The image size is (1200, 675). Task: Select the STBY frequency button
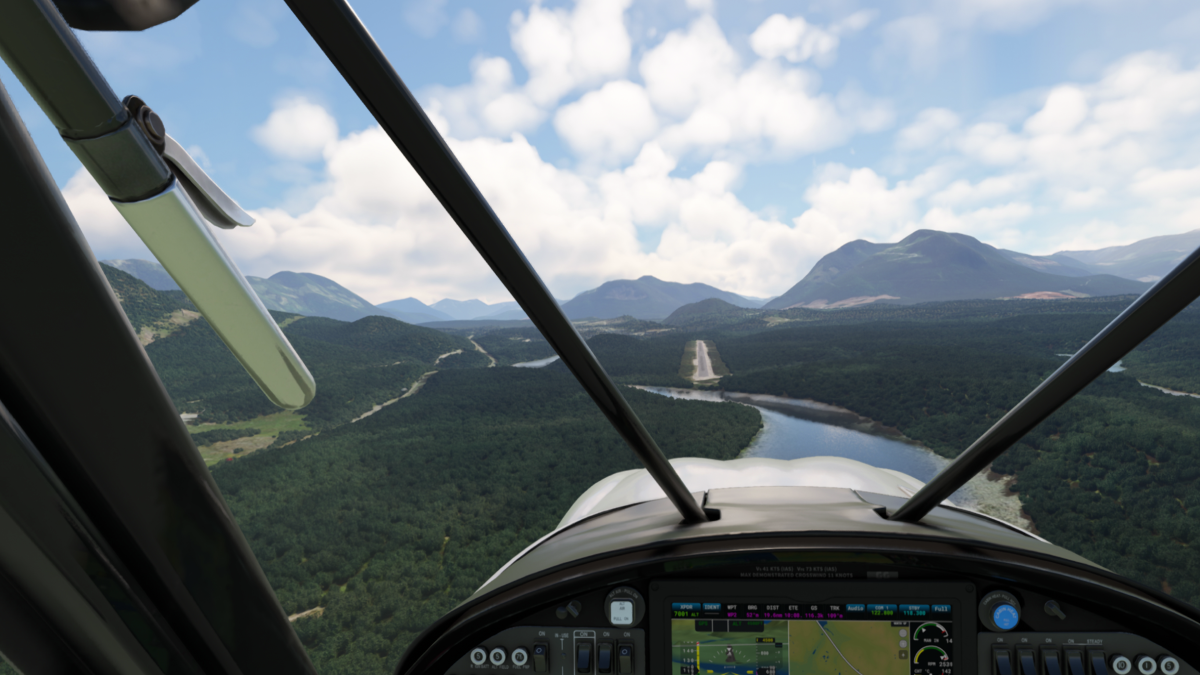tap(912, 609)
